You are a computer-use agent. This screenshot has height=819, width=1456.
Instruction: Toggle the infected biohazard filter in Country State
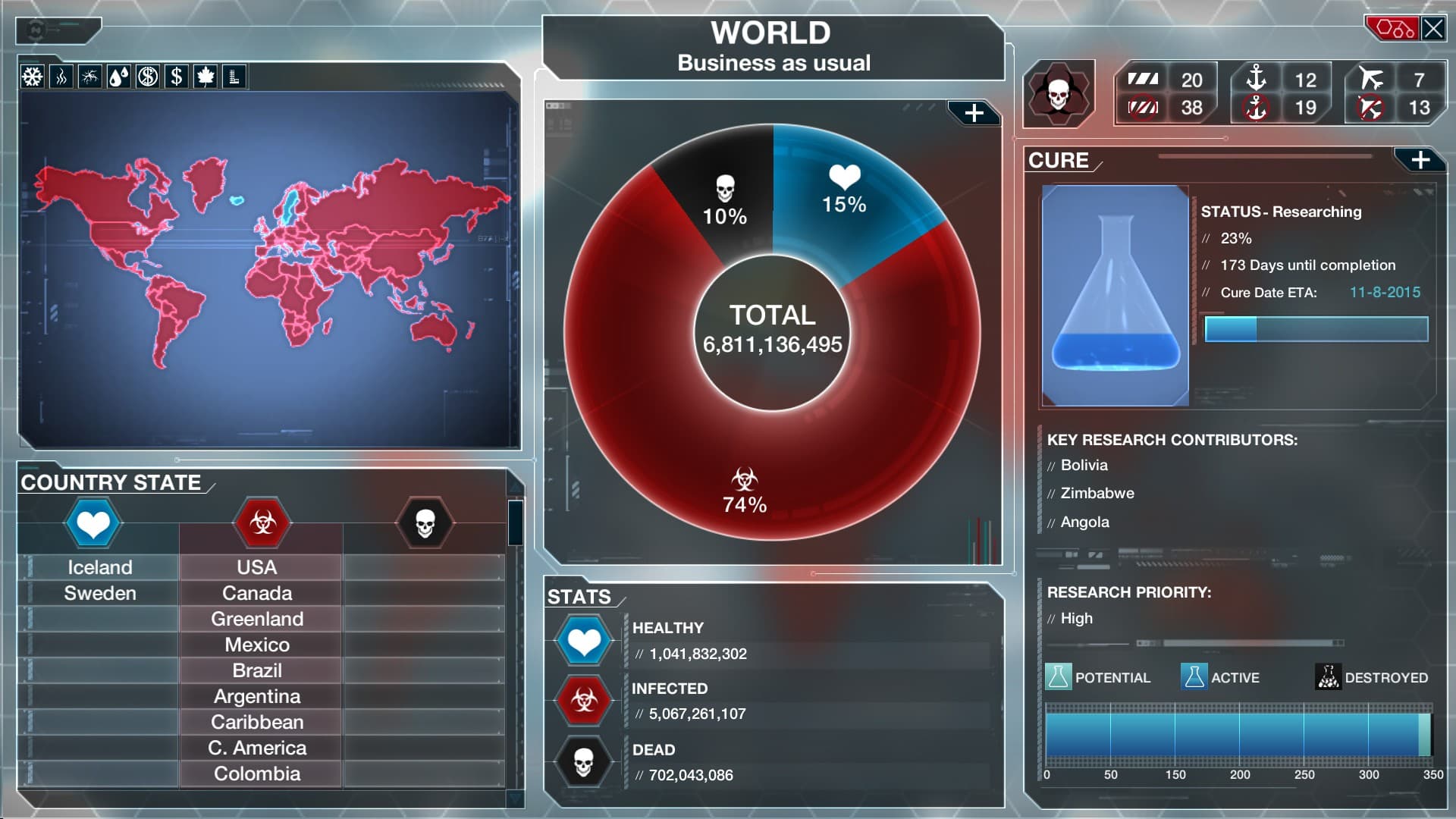click(260, 523)
